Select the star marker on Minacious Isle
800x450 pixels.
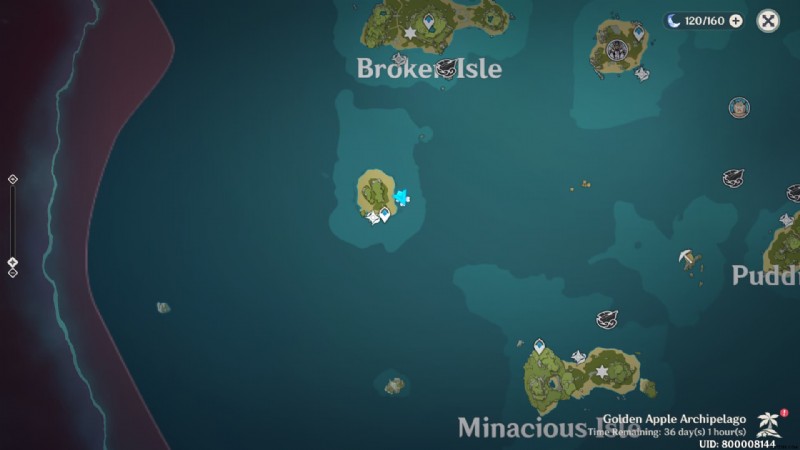point(601,371)
